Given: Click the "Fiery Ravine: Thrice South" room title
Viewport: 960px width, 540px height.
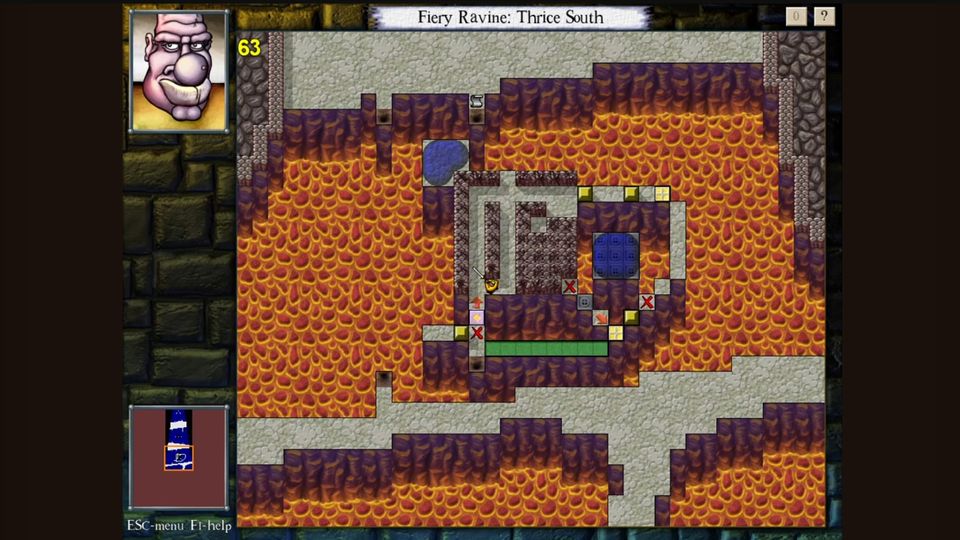Looking at the screenshot, I should point(509,18).
